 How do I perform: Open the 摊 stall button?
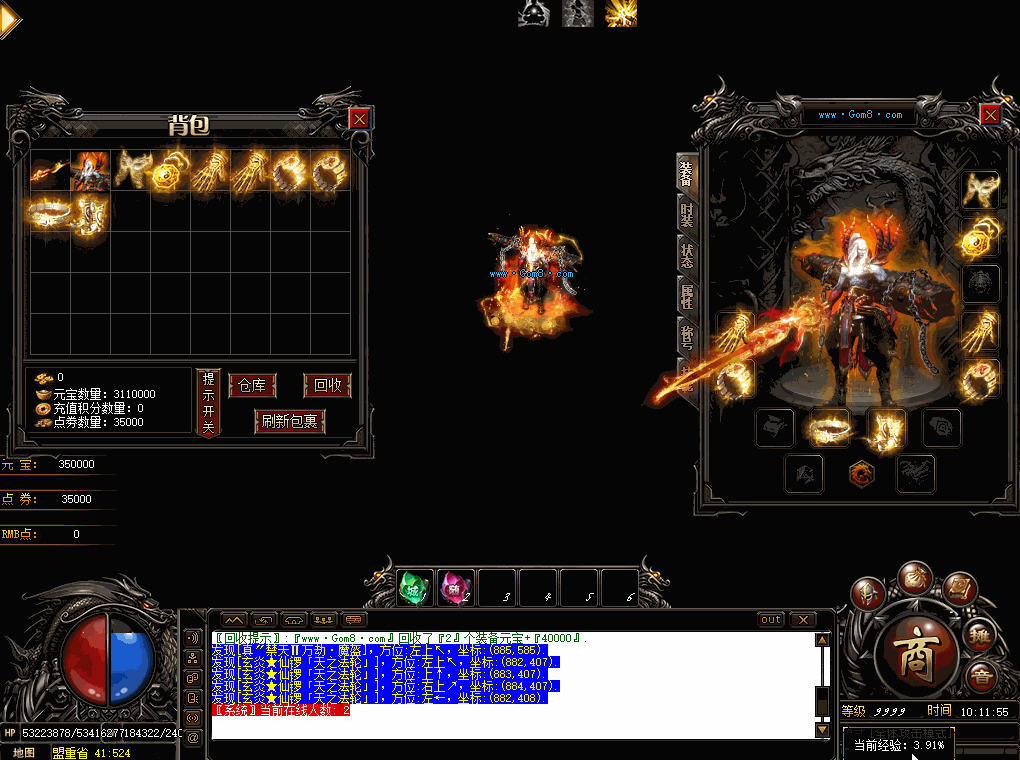tap(981, 635)
